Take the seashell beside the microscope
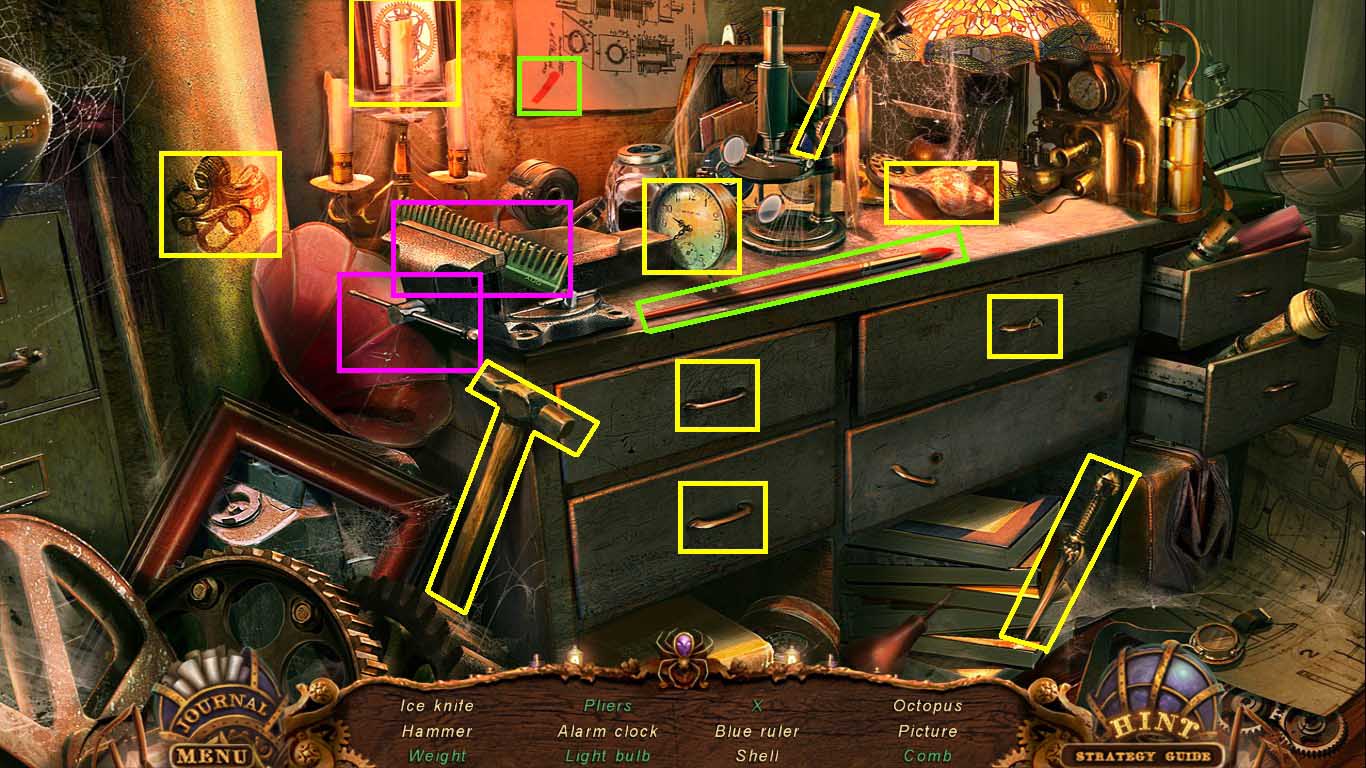Viewport: 1366px width, 768px height. 938,192
